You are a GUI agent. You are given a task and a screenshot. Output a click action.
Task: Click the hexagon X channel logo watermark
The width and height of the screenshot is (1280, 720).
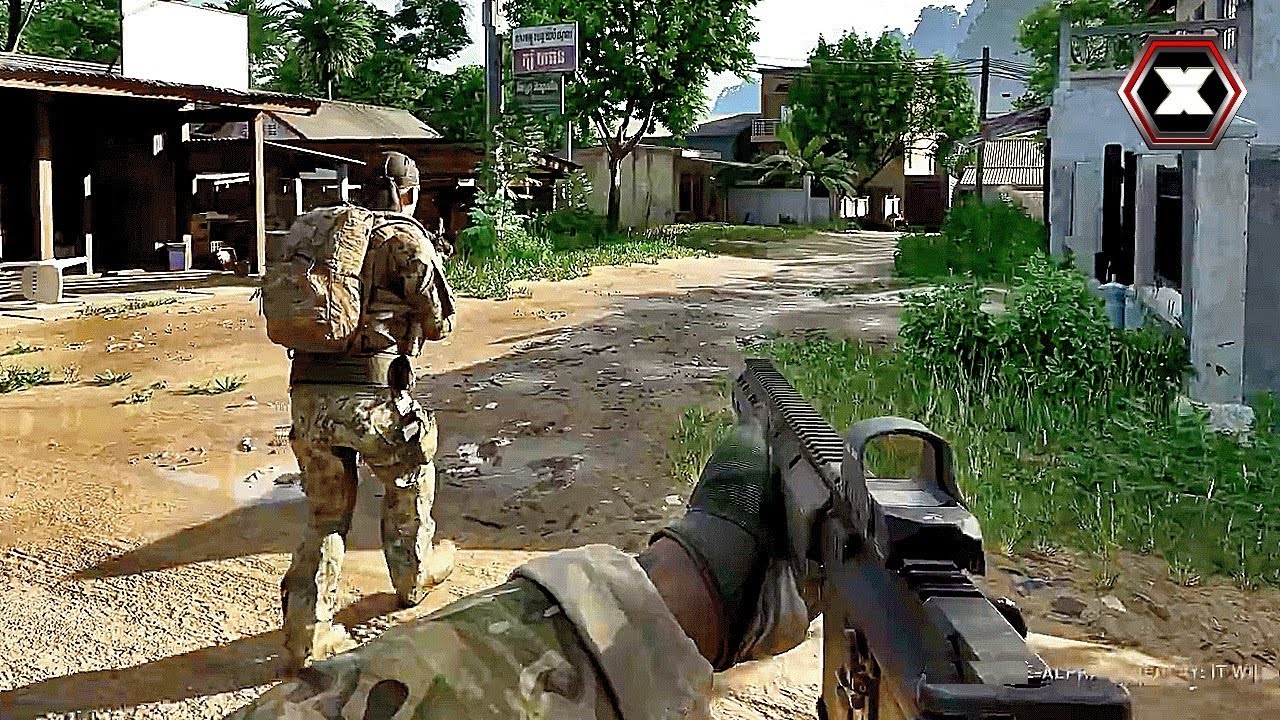pyautogui.click(x=1181, y=92)
